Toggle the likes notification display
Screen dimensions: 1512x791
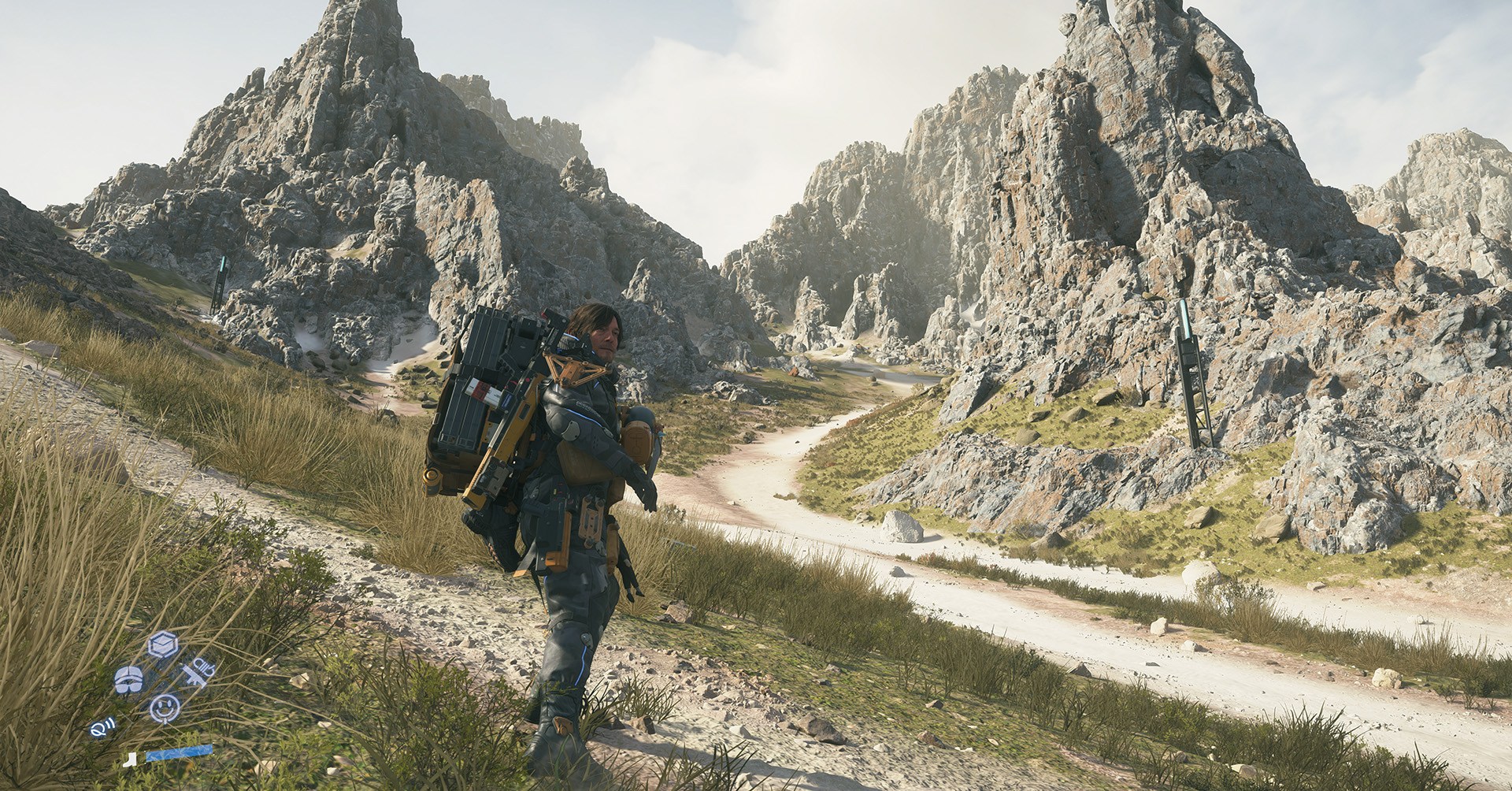[x=165, y=707]
